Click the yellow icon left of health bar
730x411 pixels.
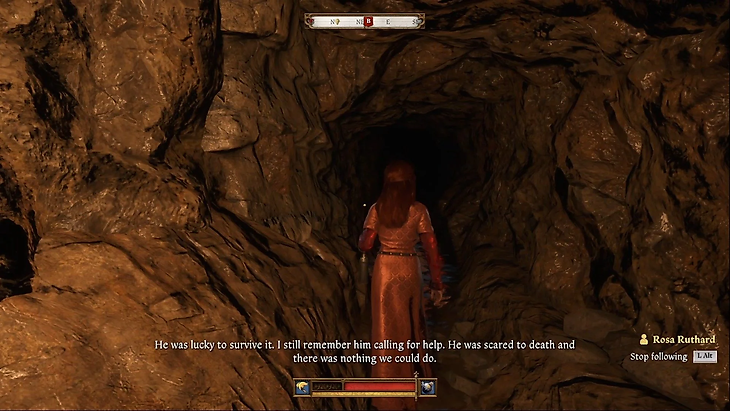304,386
